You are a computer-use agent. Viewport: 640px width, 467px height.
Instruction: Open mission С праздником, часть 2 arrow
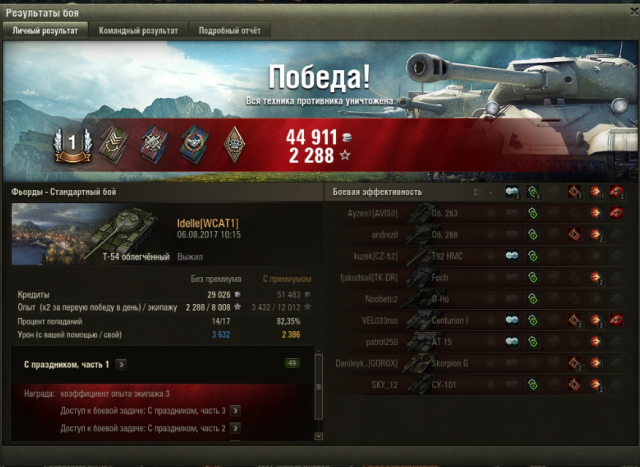coord(235,428)
